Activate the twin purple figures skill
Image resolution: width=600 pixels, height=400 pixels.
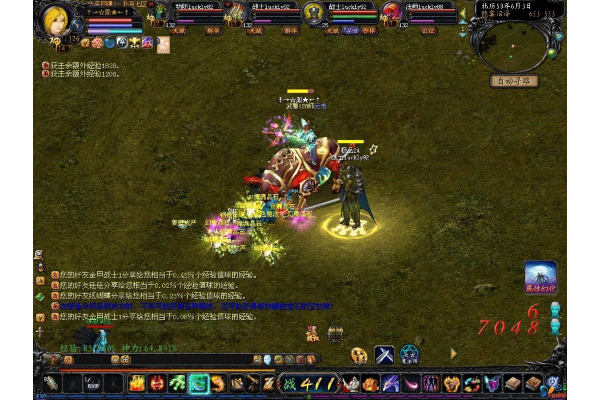pyautogui.click(x=430, y=383)
